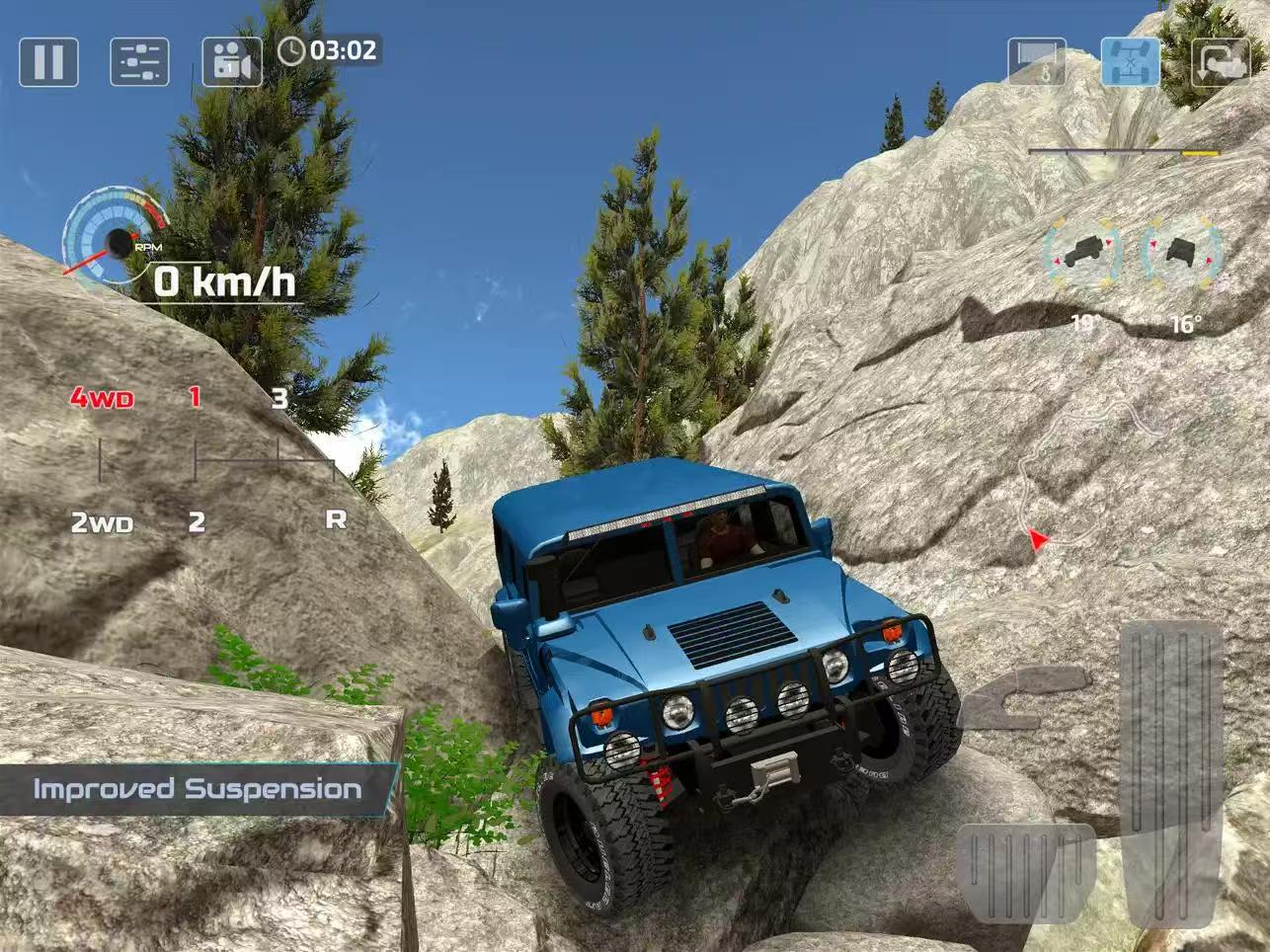Reset the vehicle using the recovery icon
Screen dimensions: 1270x952
(1223, 62)
